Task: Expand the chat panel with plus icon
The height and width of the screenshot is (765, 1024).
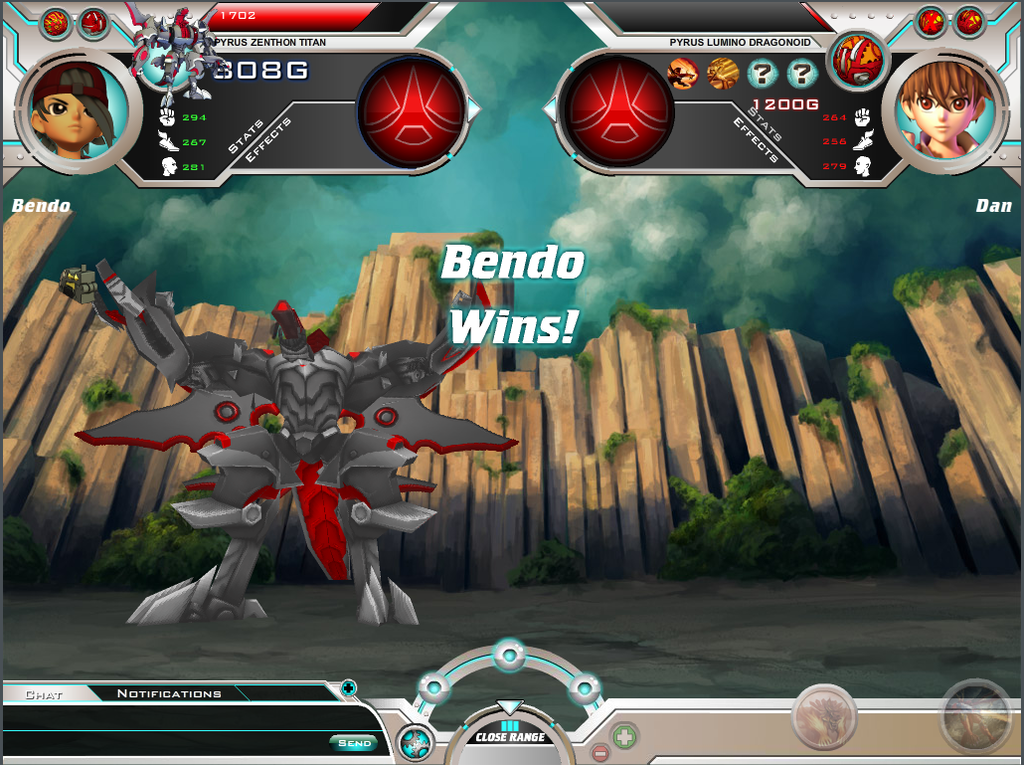Action: (348, 687)
